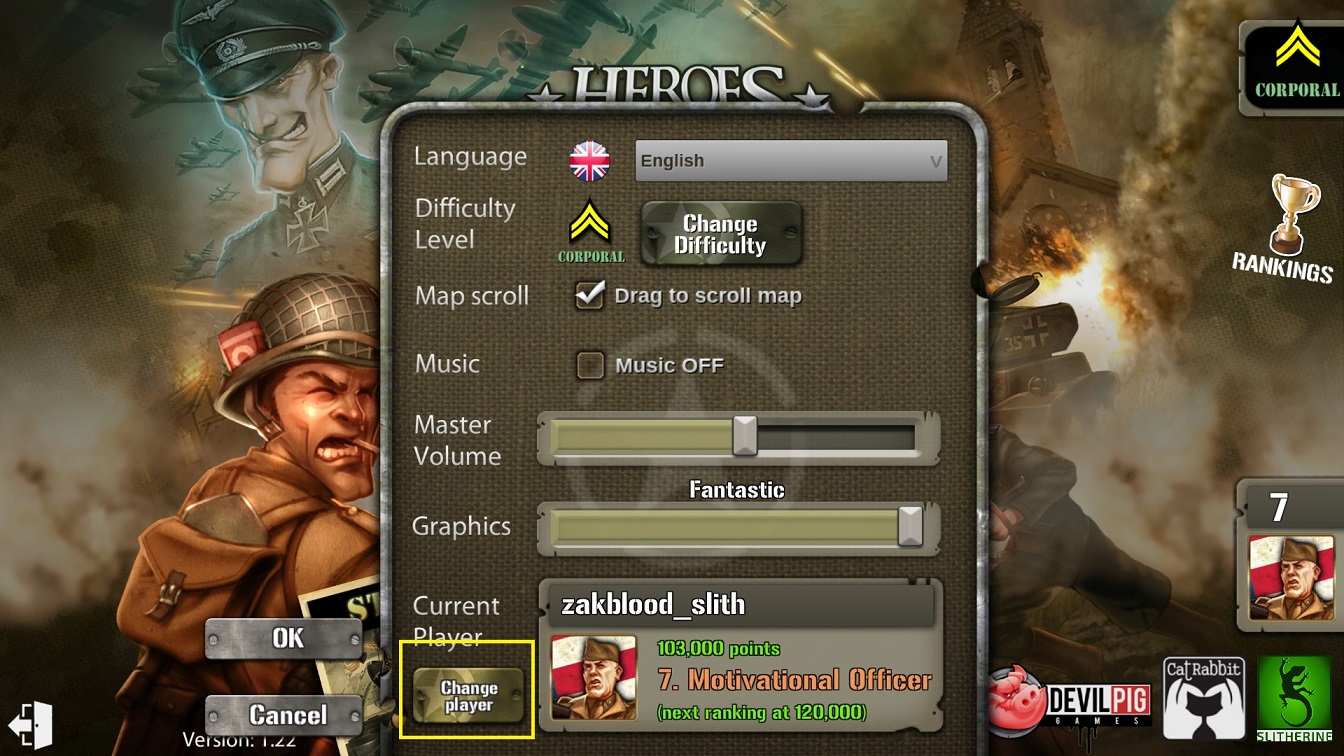Exit via the door icon
Image resolution: width=1344 pixels, height=756 pixels.
click(x=30, y=722)
